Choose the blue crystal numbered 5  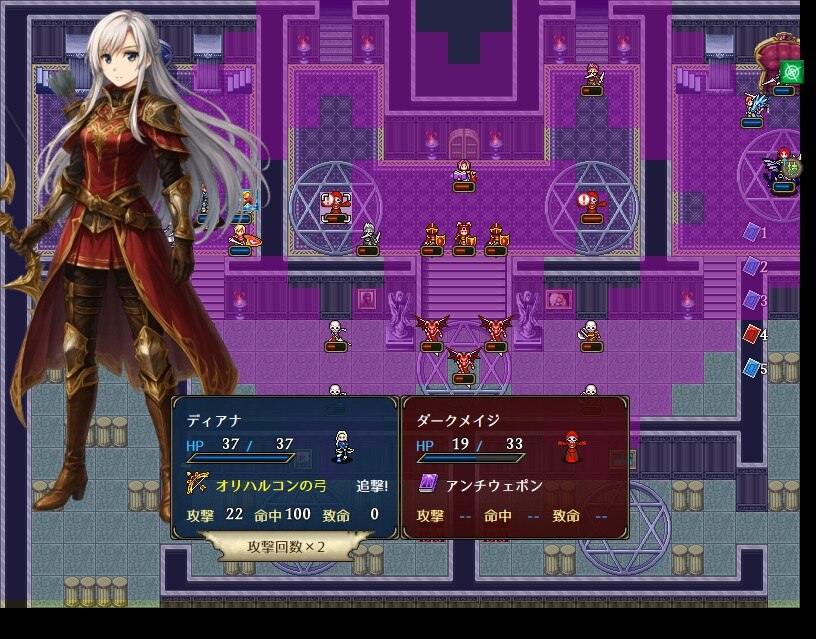pos(752,368)
